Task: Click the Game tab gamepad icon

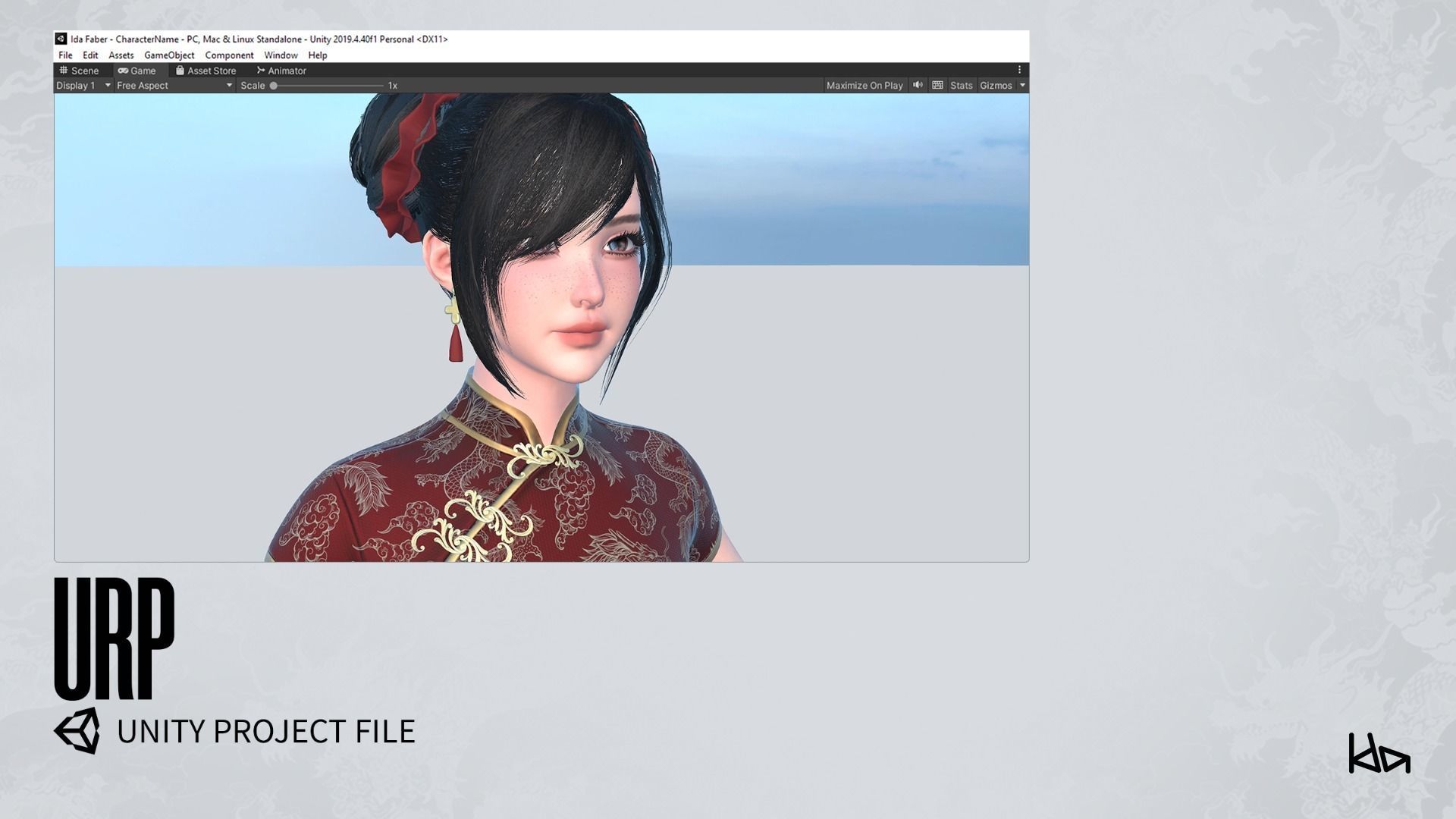Action: pyautogui.click(x=124, y=71)
